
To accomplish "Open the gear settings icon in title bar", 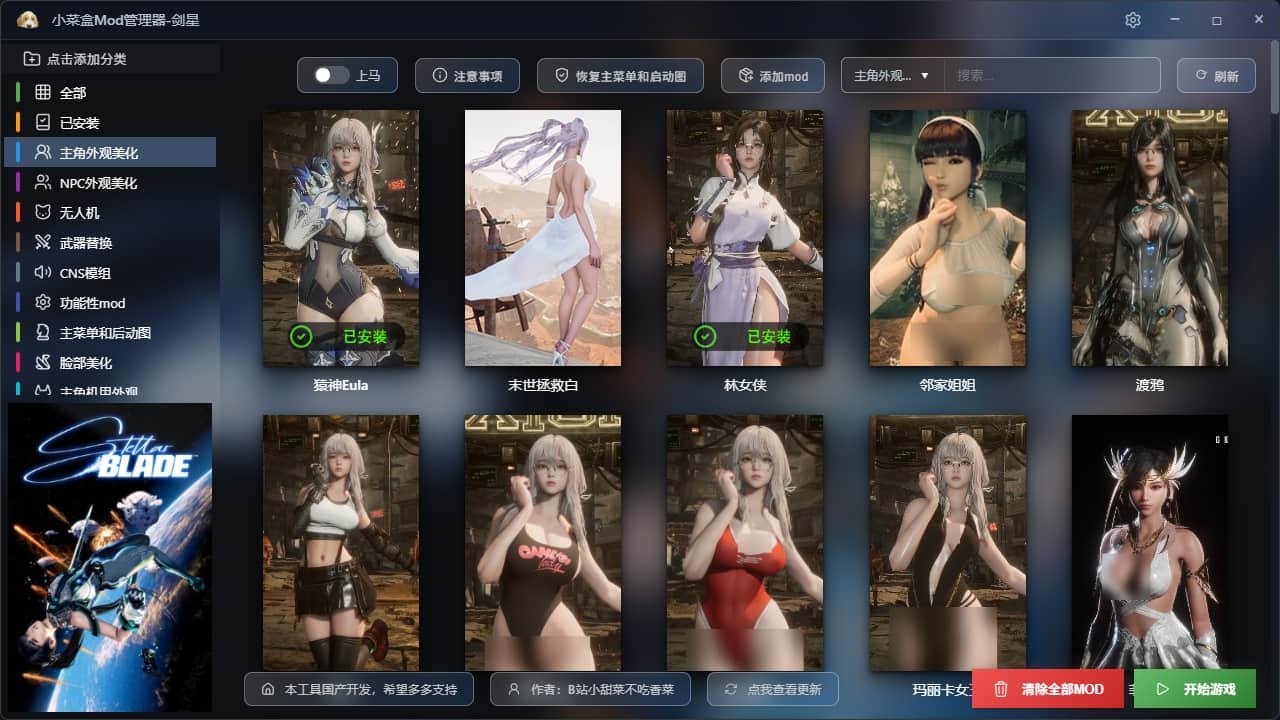I will click(1133, 20).
